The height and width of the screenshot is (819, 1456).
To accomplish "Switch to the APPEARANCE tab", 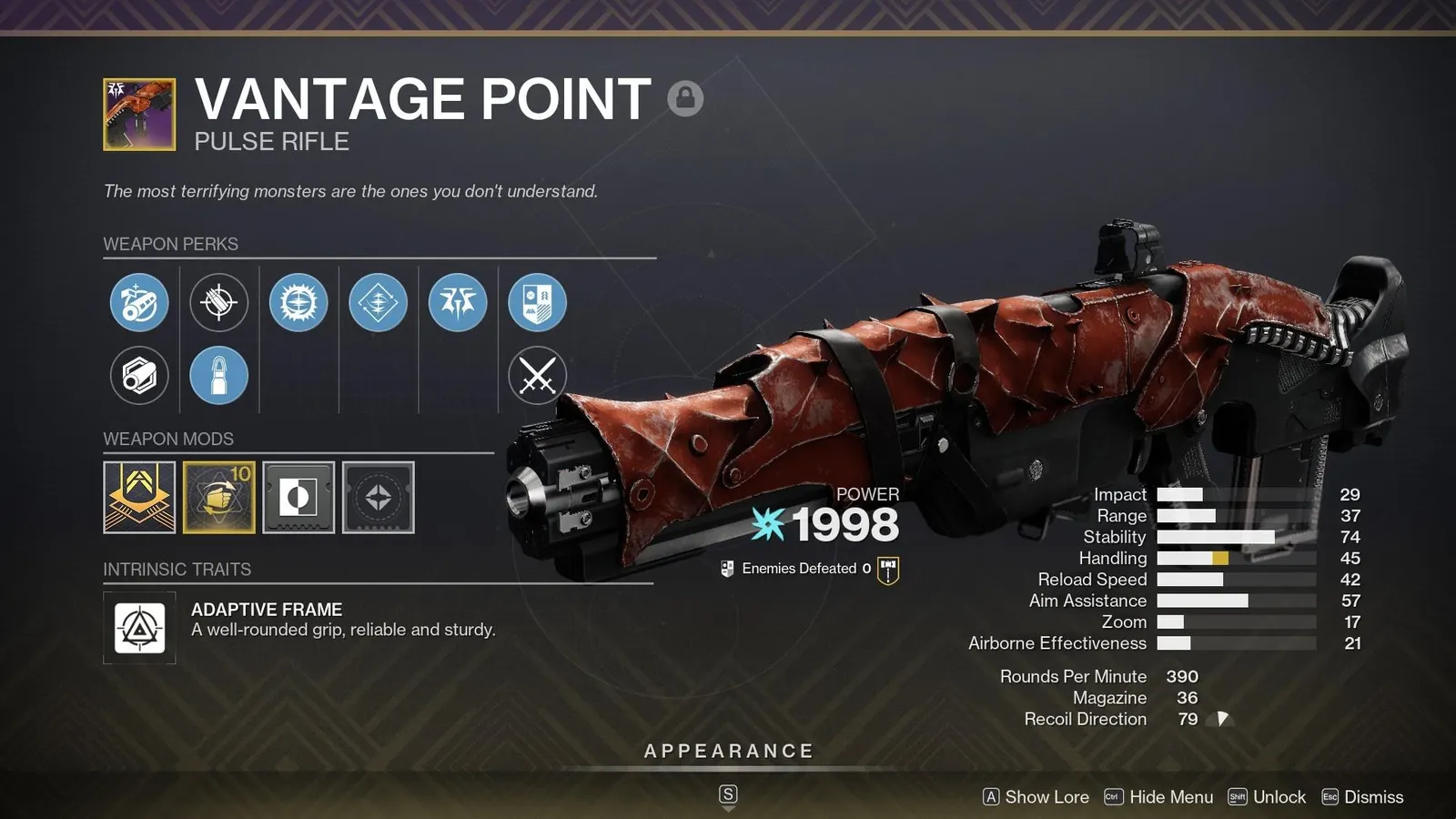I will (727, 751).
